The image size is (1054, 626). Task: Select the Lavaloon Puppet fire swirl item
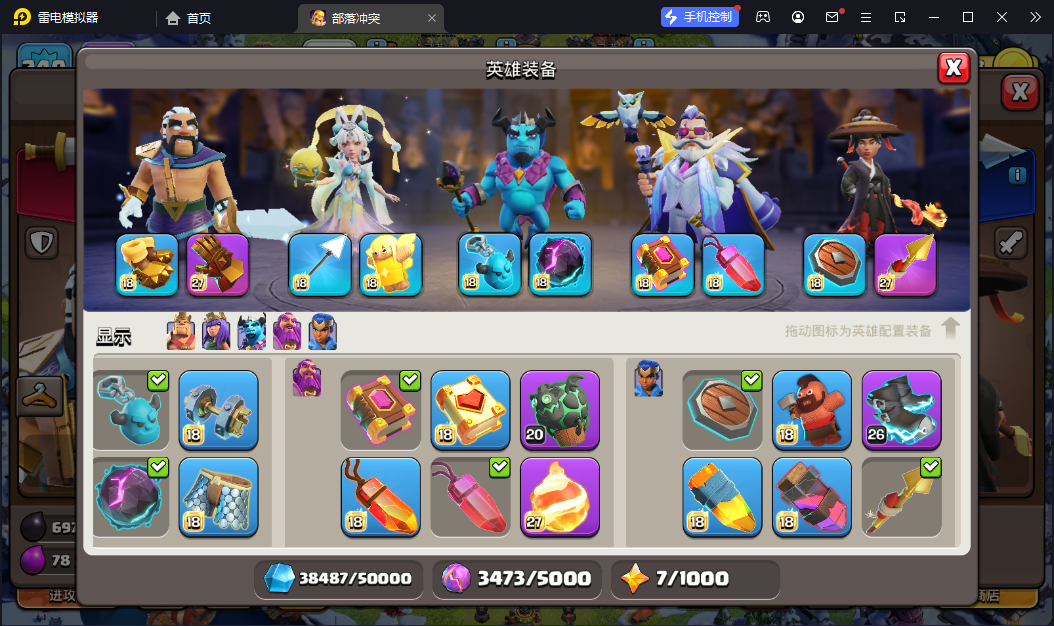[560, 497]
